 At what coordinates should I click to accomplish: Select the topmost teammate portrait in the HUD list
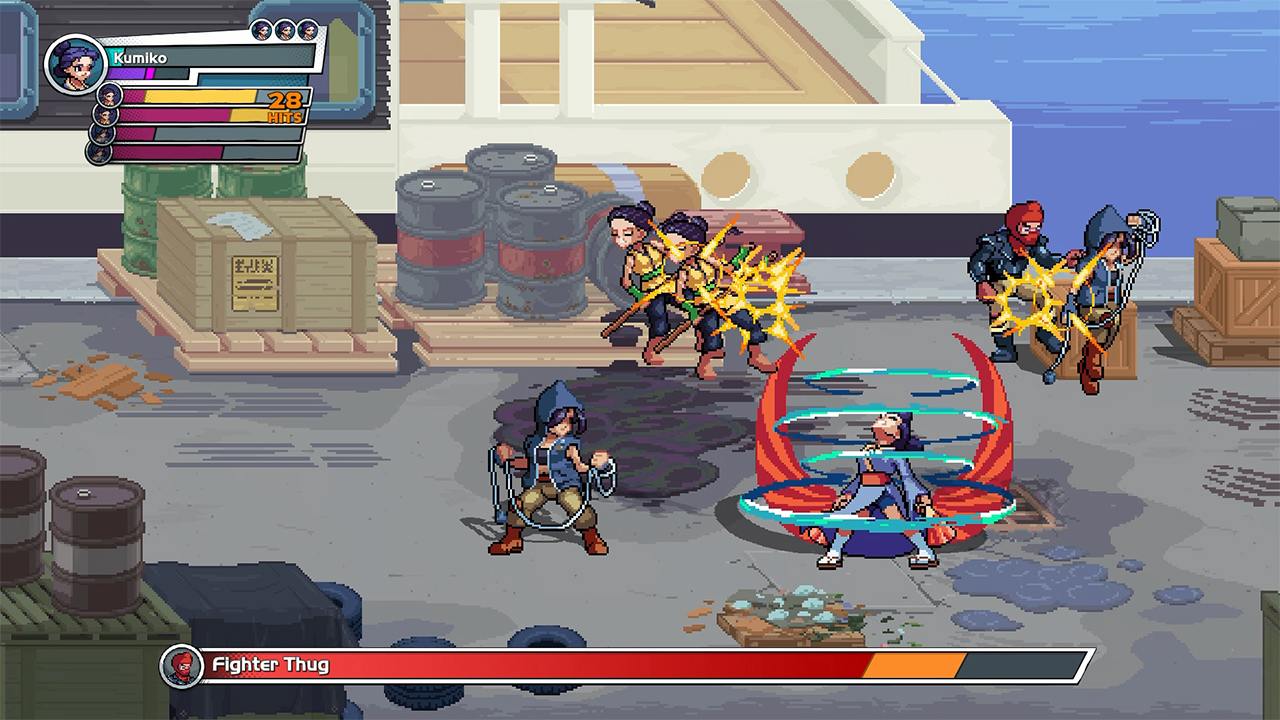pos(107,96)
